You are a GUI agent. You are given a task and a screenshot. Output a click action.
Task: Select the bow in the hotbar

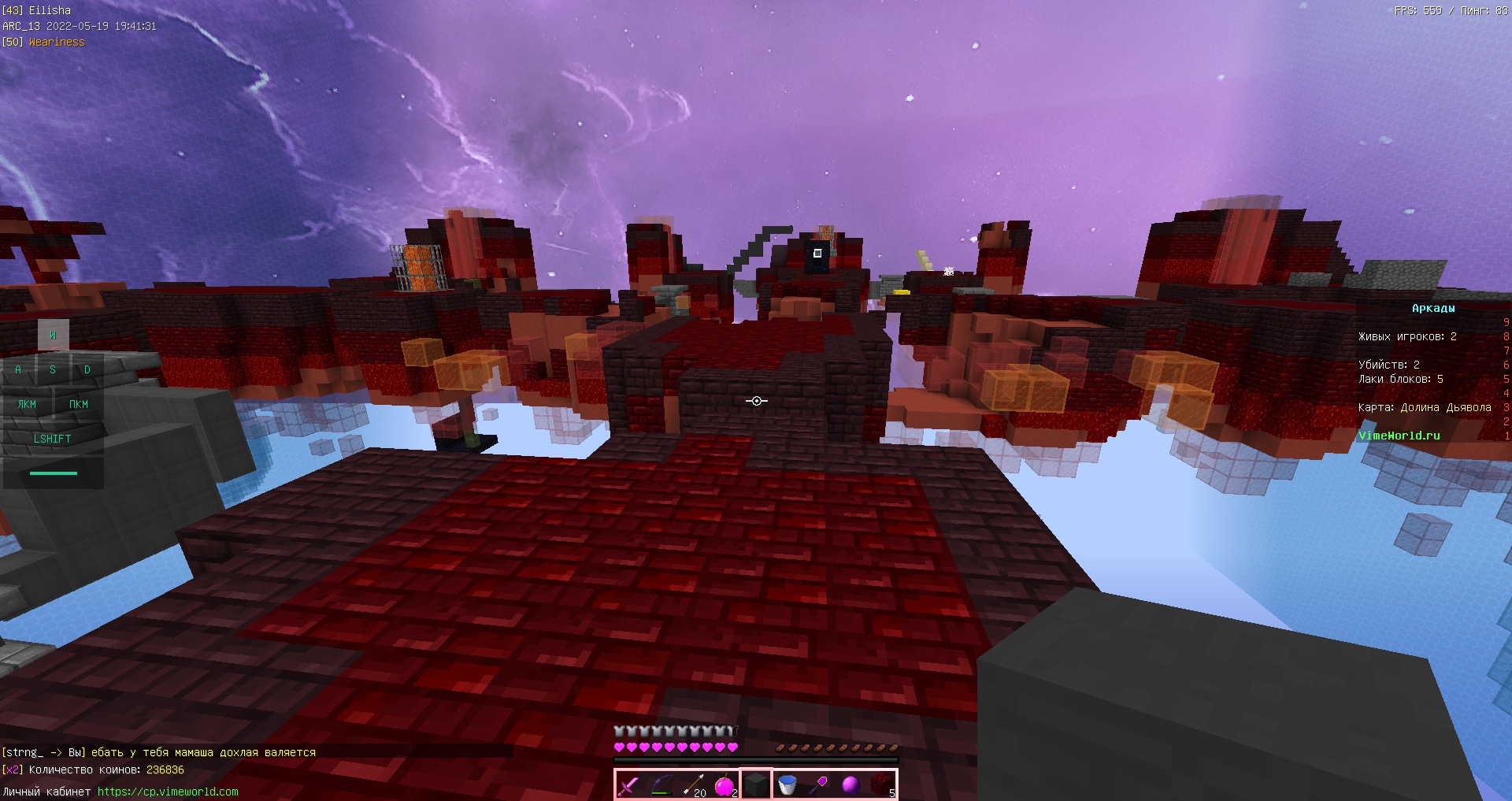click(661, 784)
